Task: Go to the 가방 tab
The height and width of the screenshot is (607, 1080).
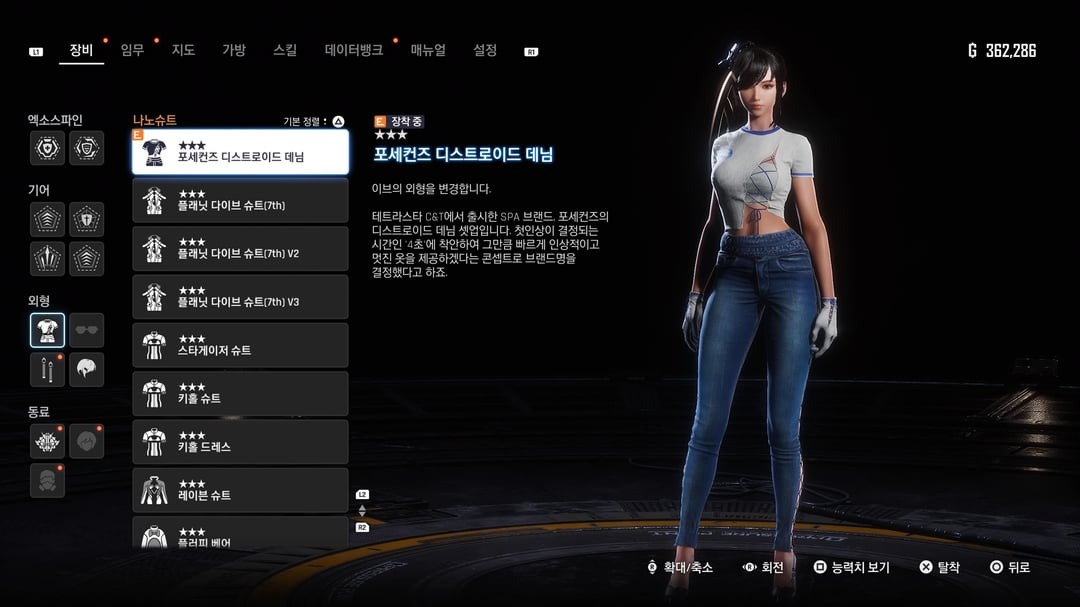Action: pyautogui.click(x=233, y=50)
